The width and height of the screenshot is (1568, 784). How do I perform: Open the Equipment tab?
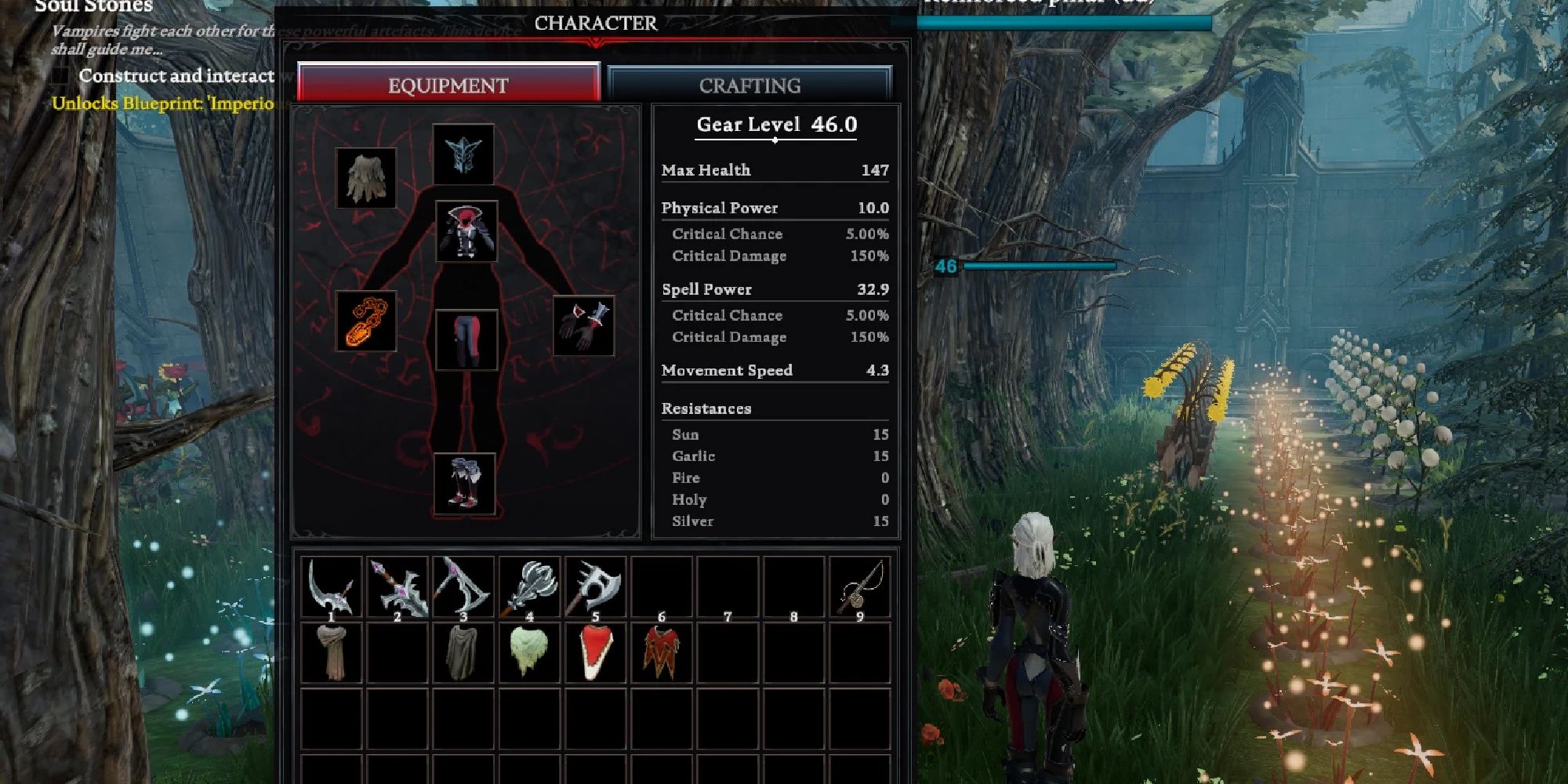pyautogui.click(x=446, y=85)
